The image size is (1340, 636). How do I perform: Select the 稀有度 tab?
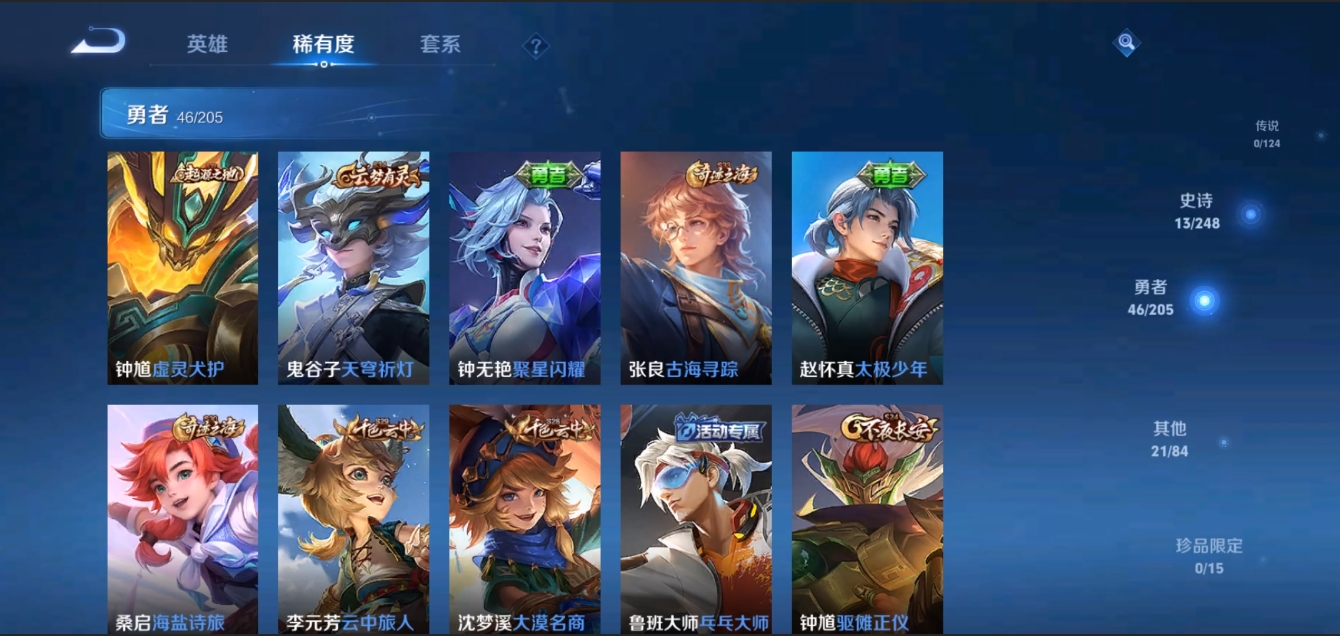coord(323,44)
